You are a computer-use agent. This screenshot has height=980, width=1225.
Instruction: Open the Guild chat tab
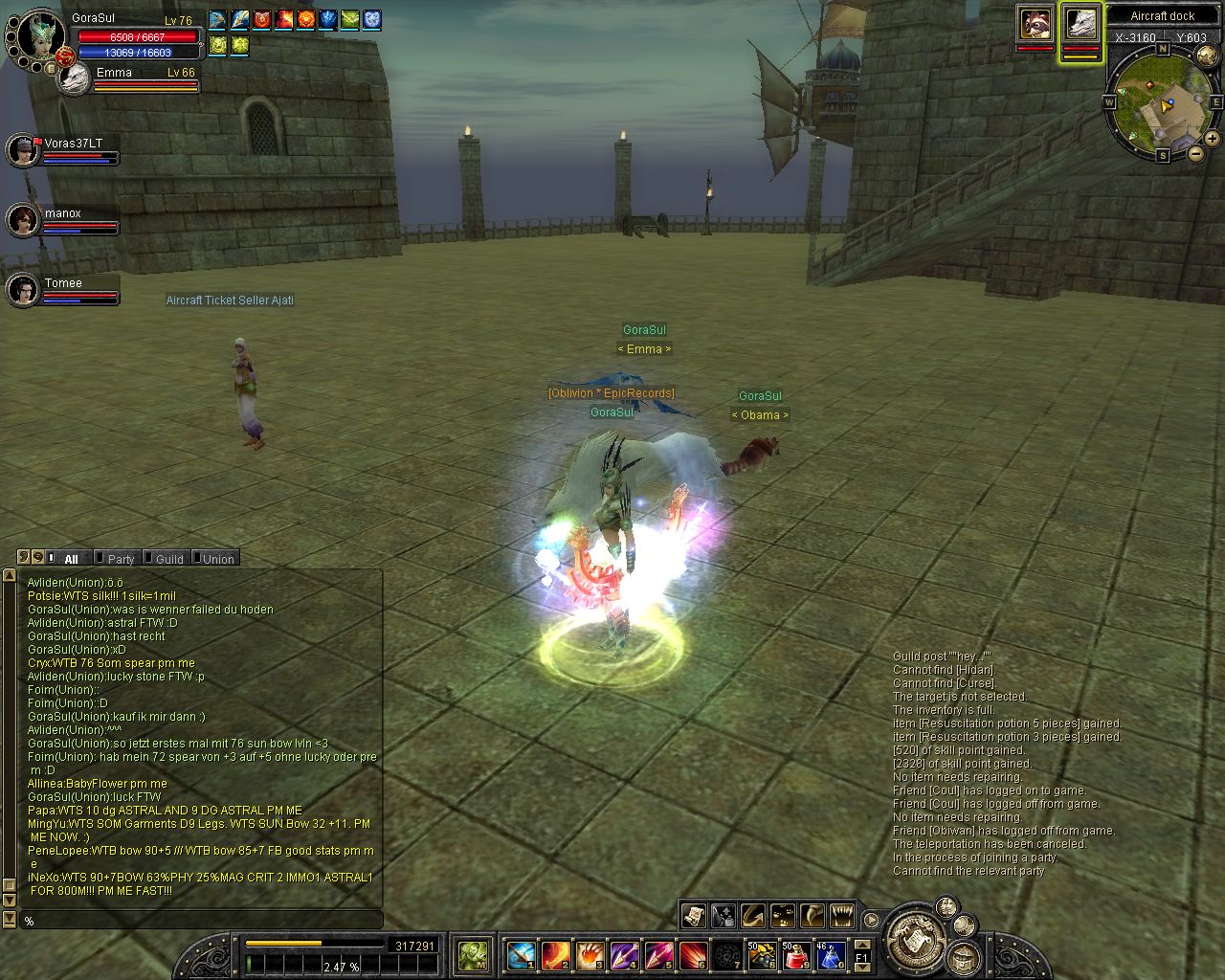(168, 559)
